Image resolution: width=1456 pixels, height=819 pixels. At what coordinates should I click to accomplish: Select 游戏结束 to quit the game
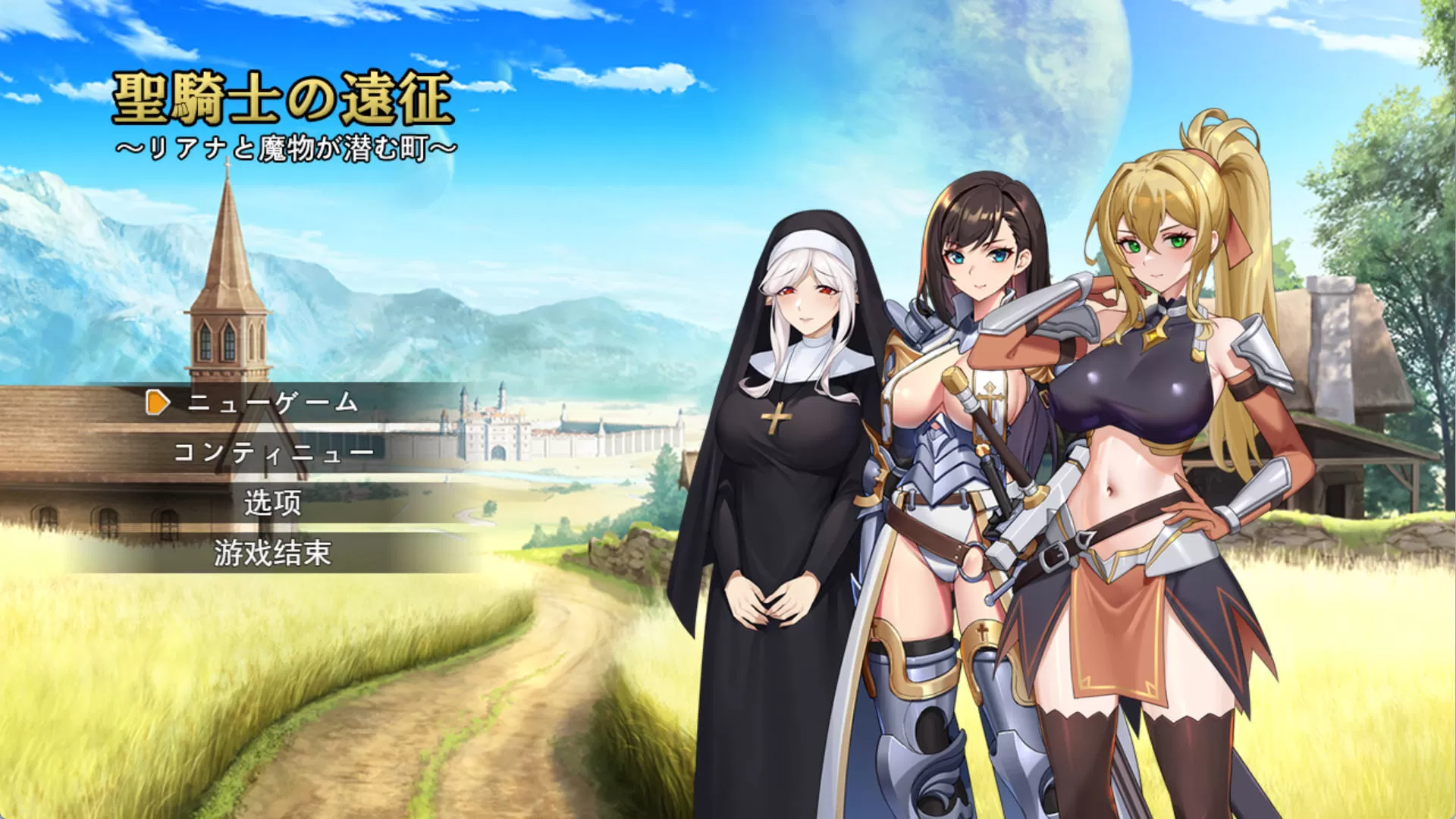[273, 553]
